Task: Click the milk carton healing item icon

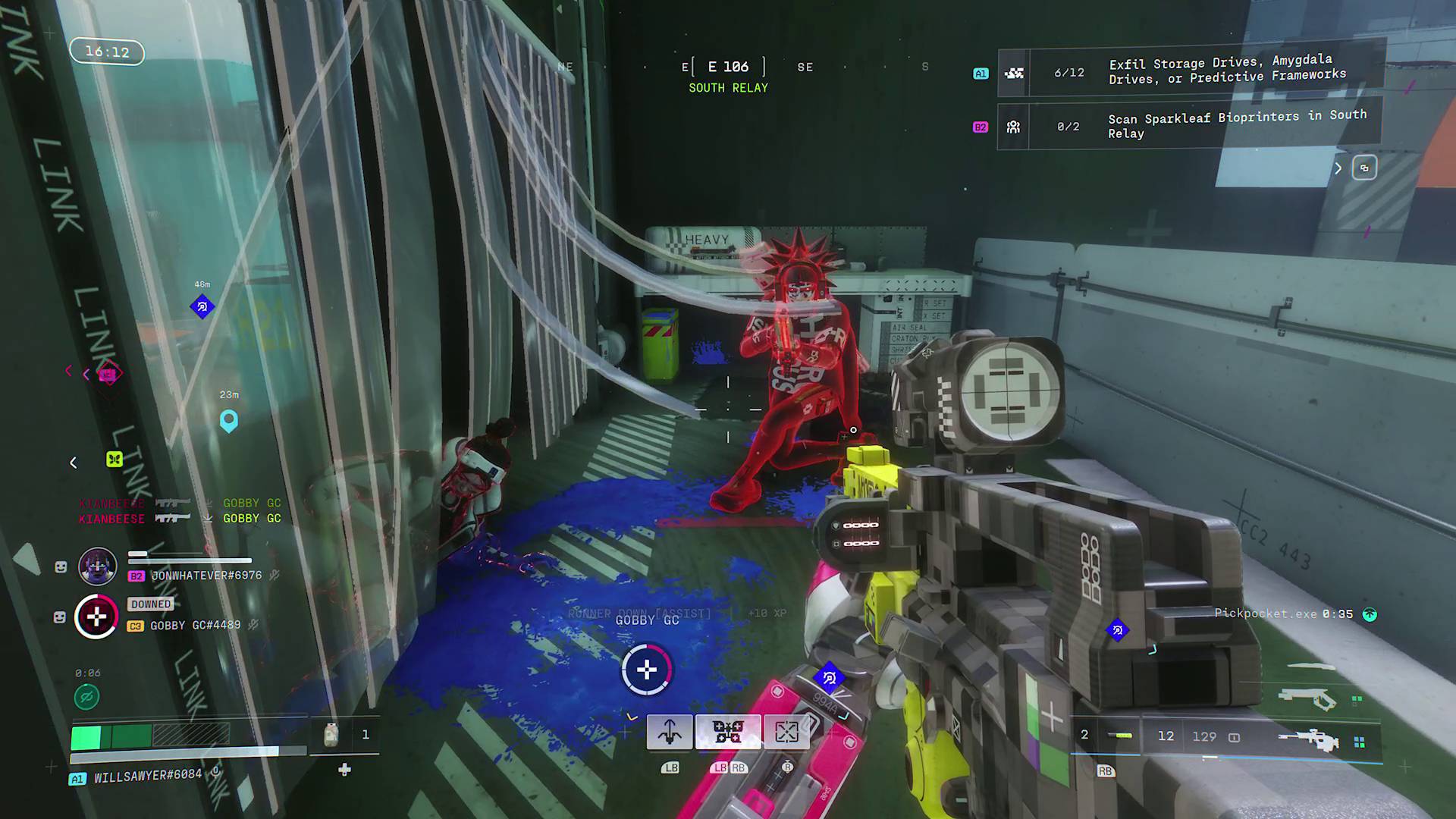Action: point(331,734)
